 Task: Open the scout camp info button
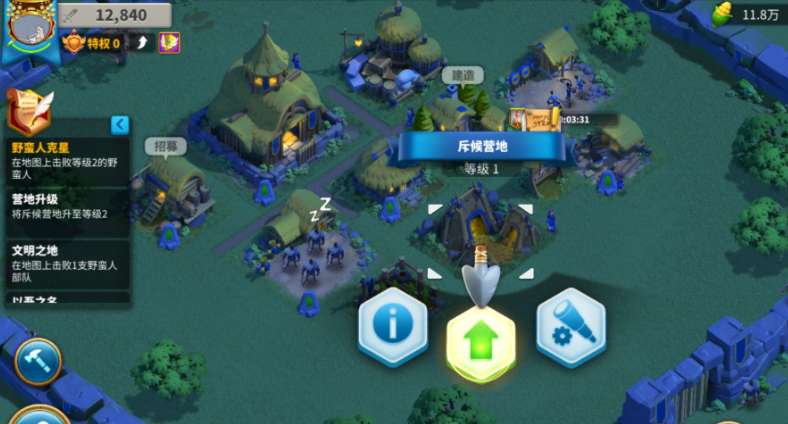(x=393, y=327)
